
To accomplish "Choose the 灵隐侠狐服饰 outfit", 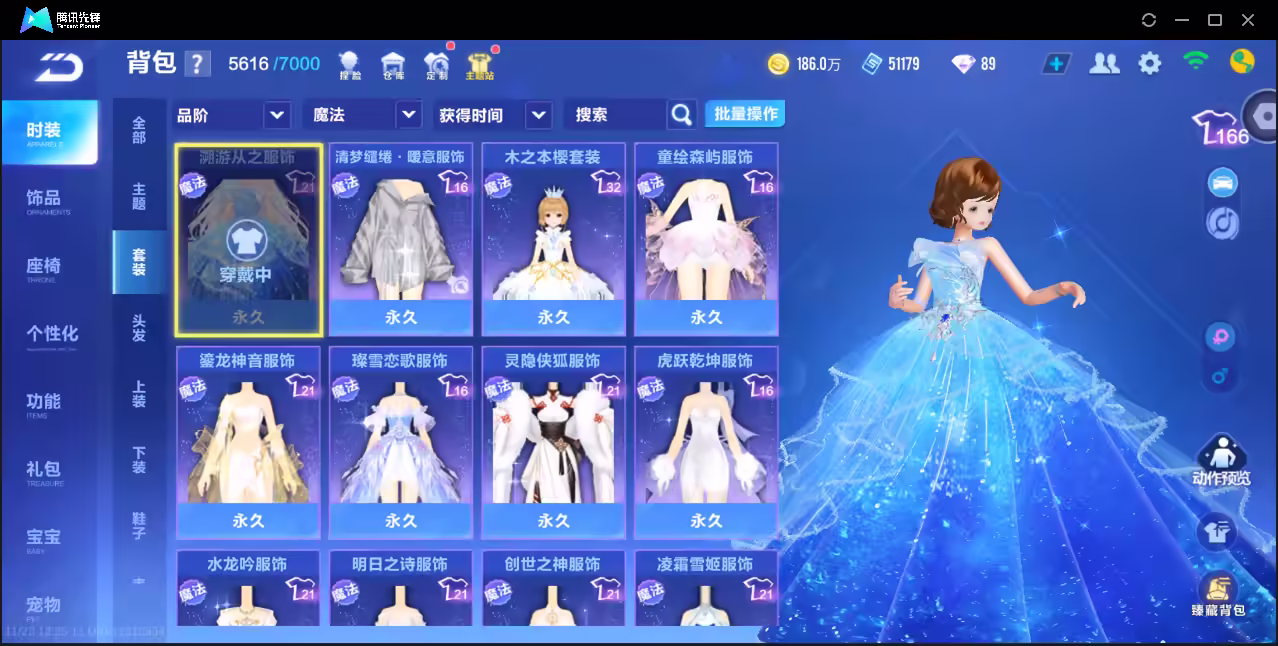I will [553, 442].
